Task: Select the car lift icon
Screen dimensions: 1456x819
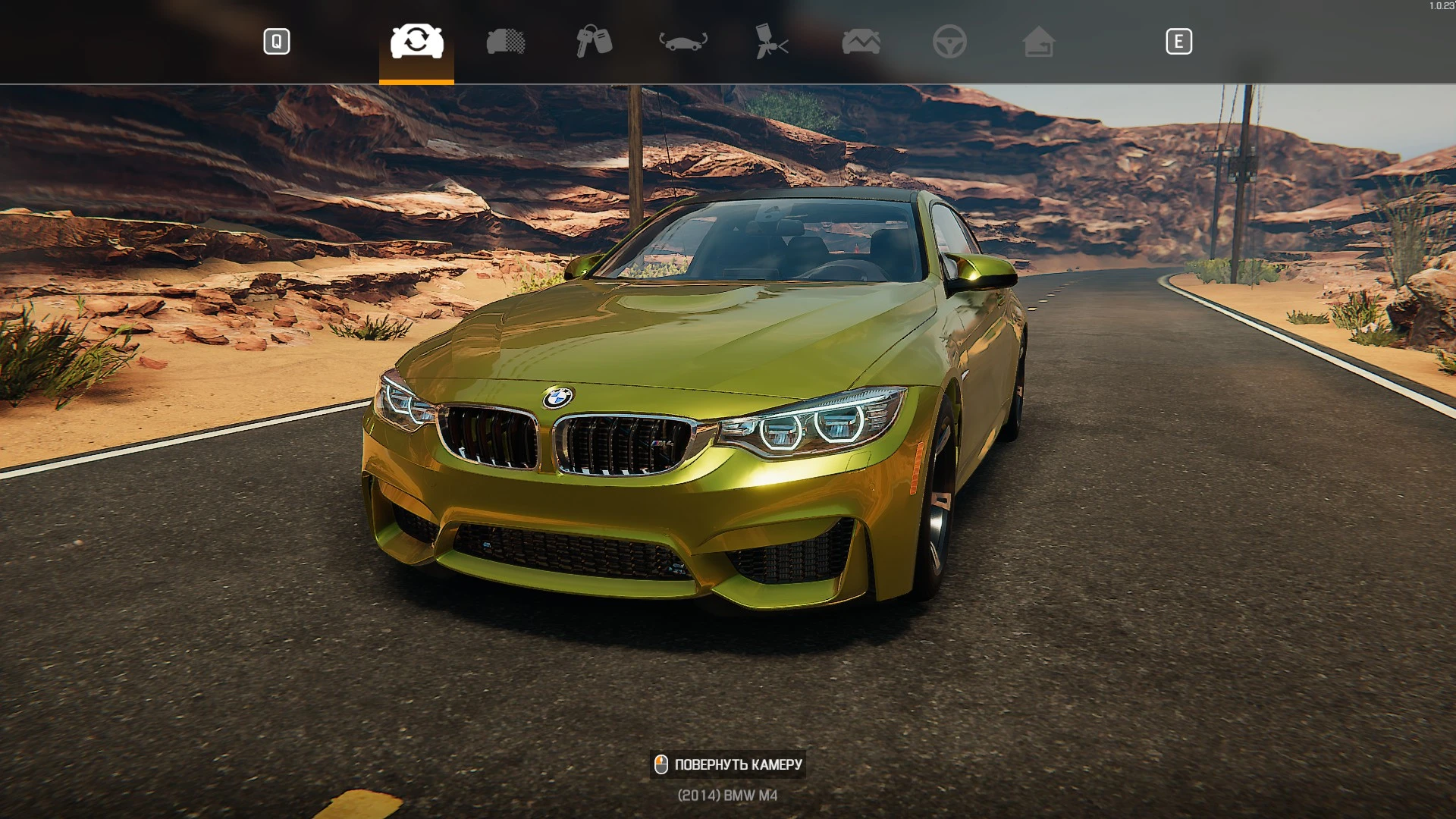Action: tap(683, 42)
